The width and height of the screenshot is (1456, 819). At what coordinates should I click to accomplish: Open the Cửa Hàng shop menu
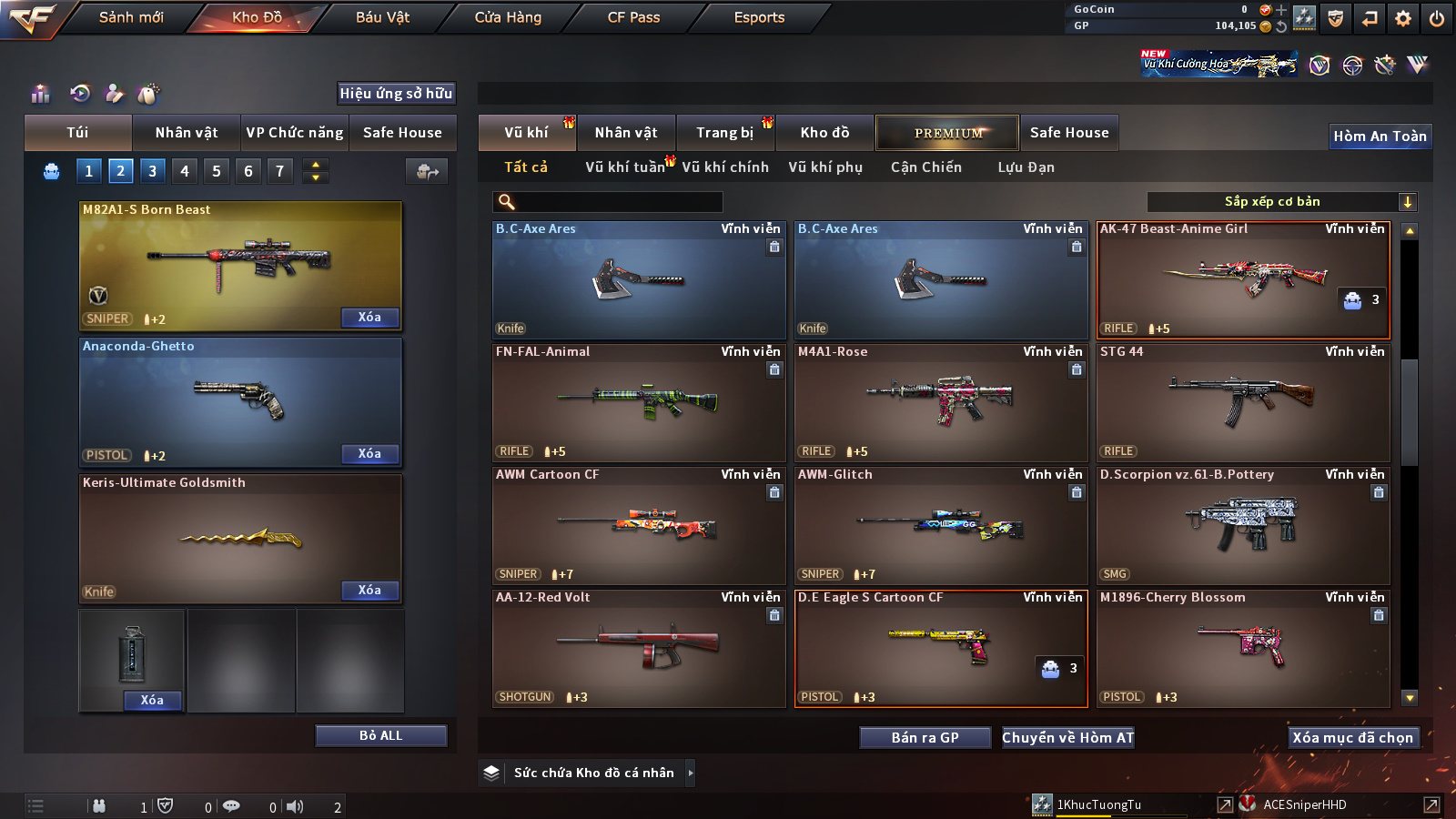(x=508, y=17)
